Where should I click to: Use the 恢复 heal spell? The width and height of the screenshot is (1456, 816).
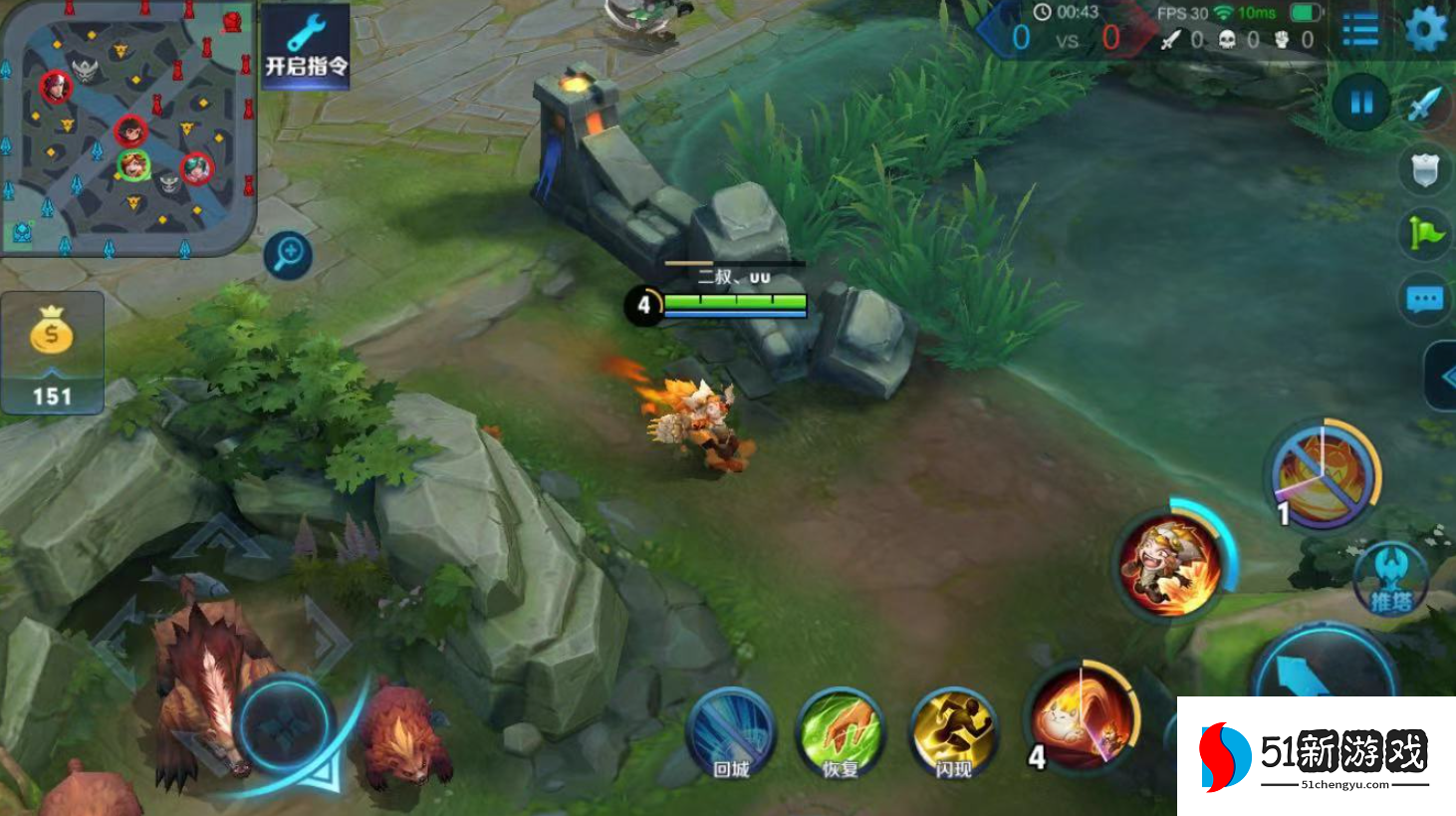[841, 734]
